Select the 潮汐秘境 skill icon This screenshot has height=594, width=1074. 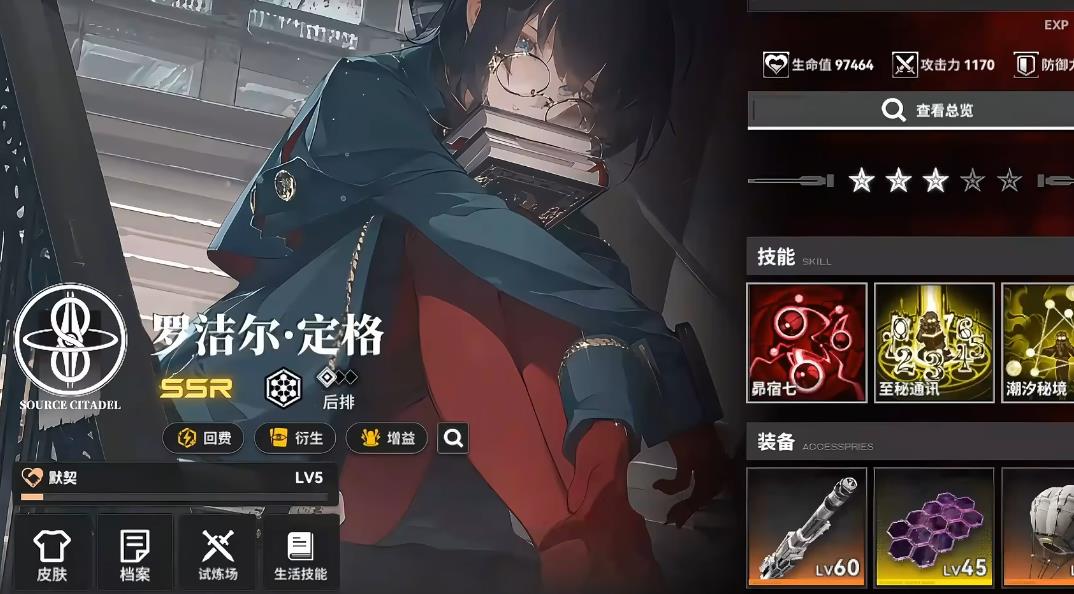coord(1040,342)
